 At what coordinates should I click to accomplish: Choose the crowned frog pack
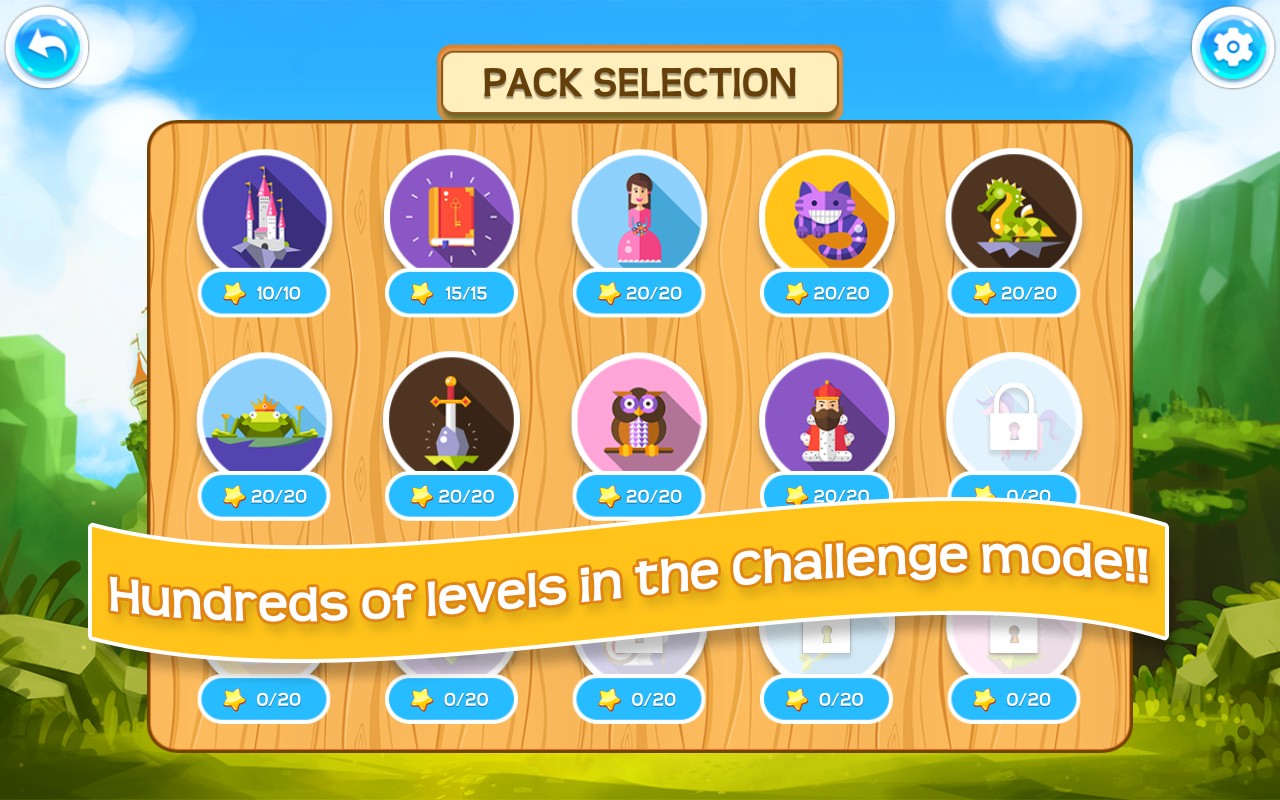(265, 418)
